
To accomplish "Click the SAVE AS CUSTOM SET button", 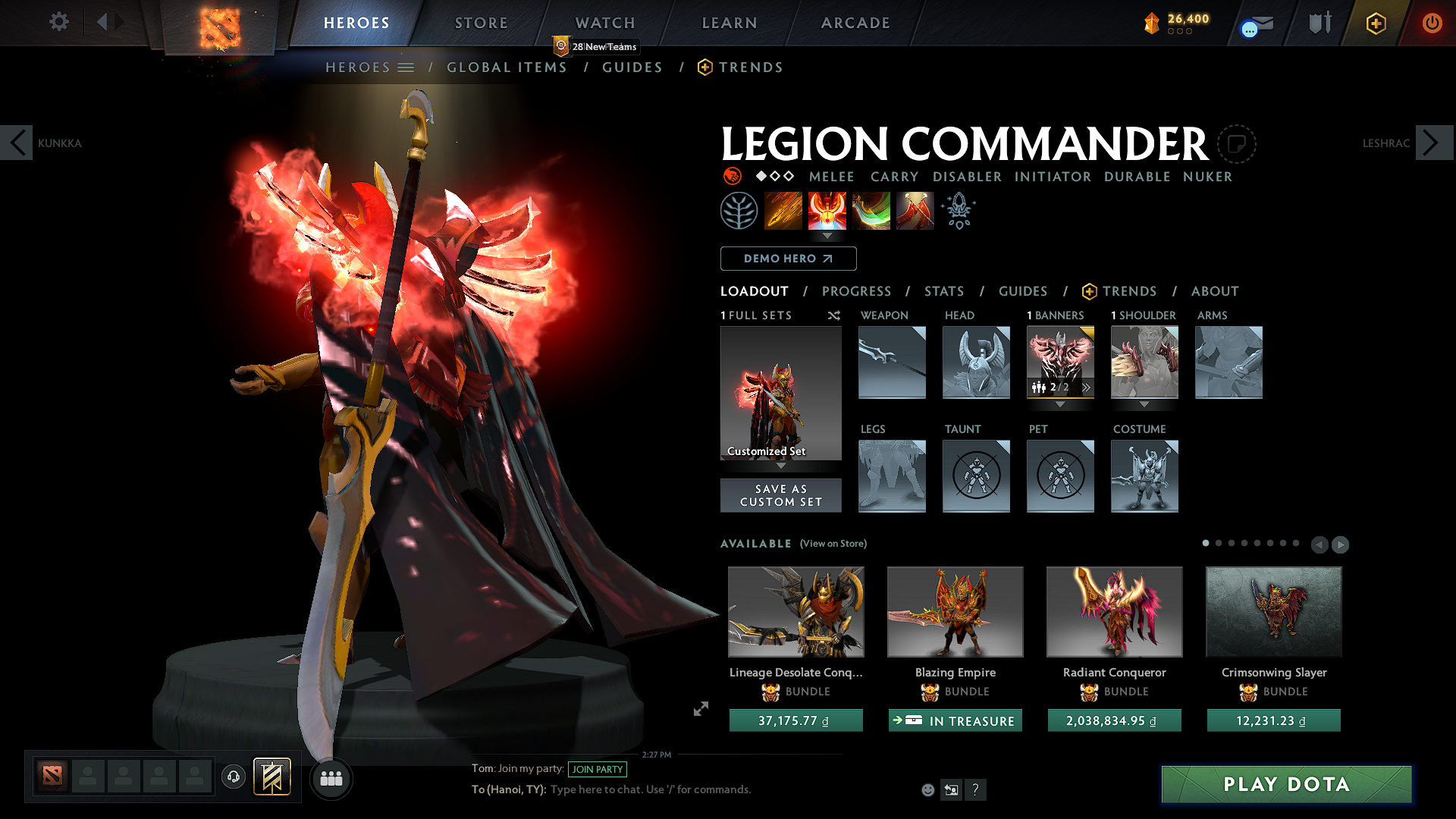I will tap(780, 494).
